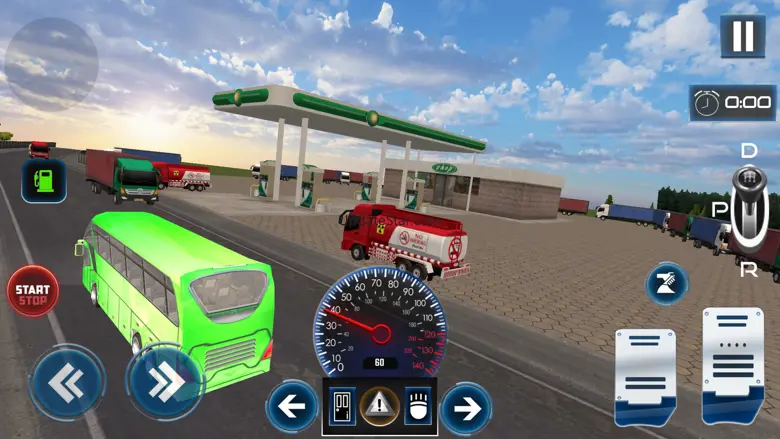Tap the round blue icon above the brake pedal
Viewport: 780px width, 439px height.
tap(666, 283)
